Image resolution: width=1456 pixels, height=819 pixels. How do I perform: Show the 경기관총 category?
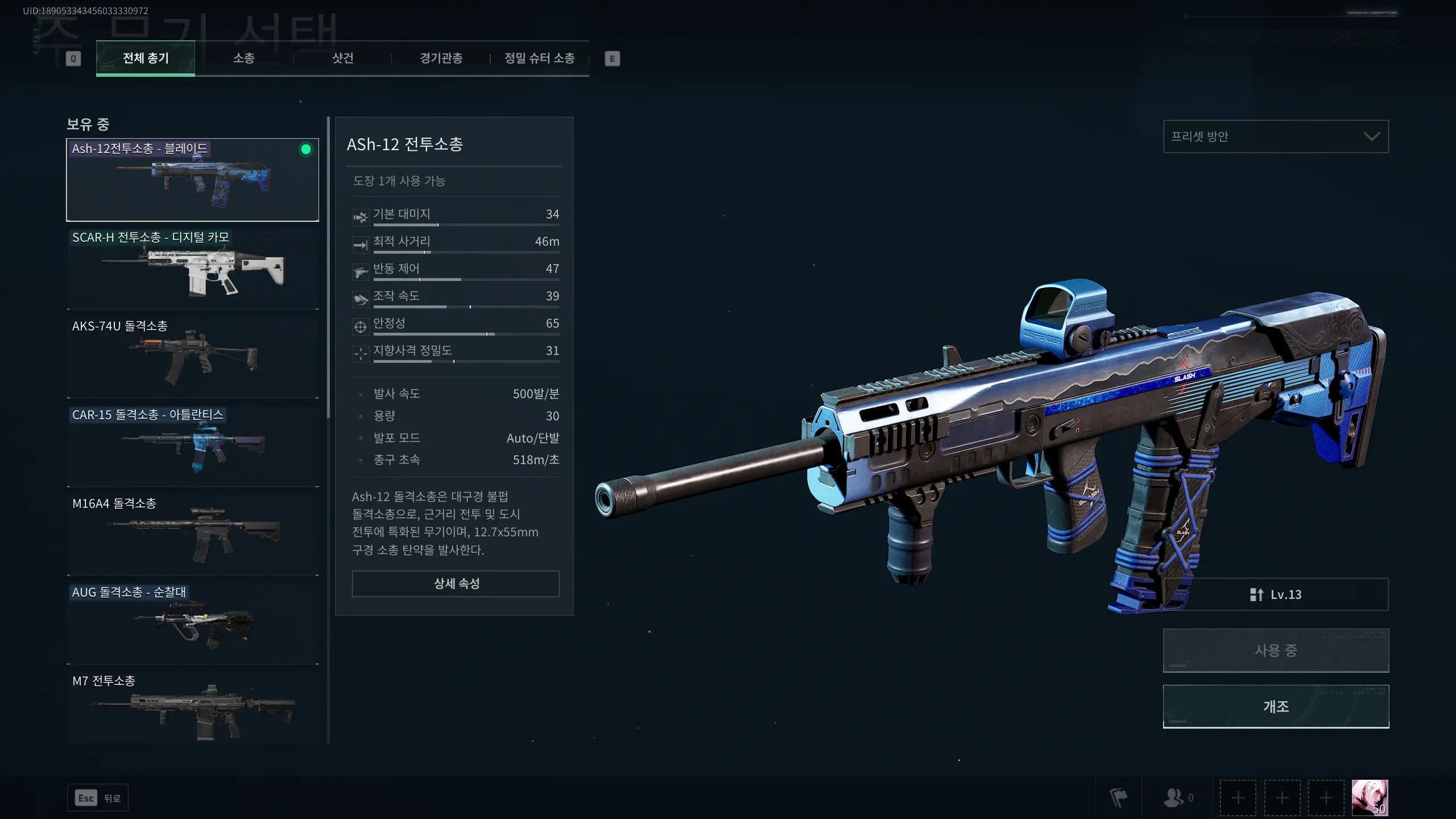click(441, 58)
